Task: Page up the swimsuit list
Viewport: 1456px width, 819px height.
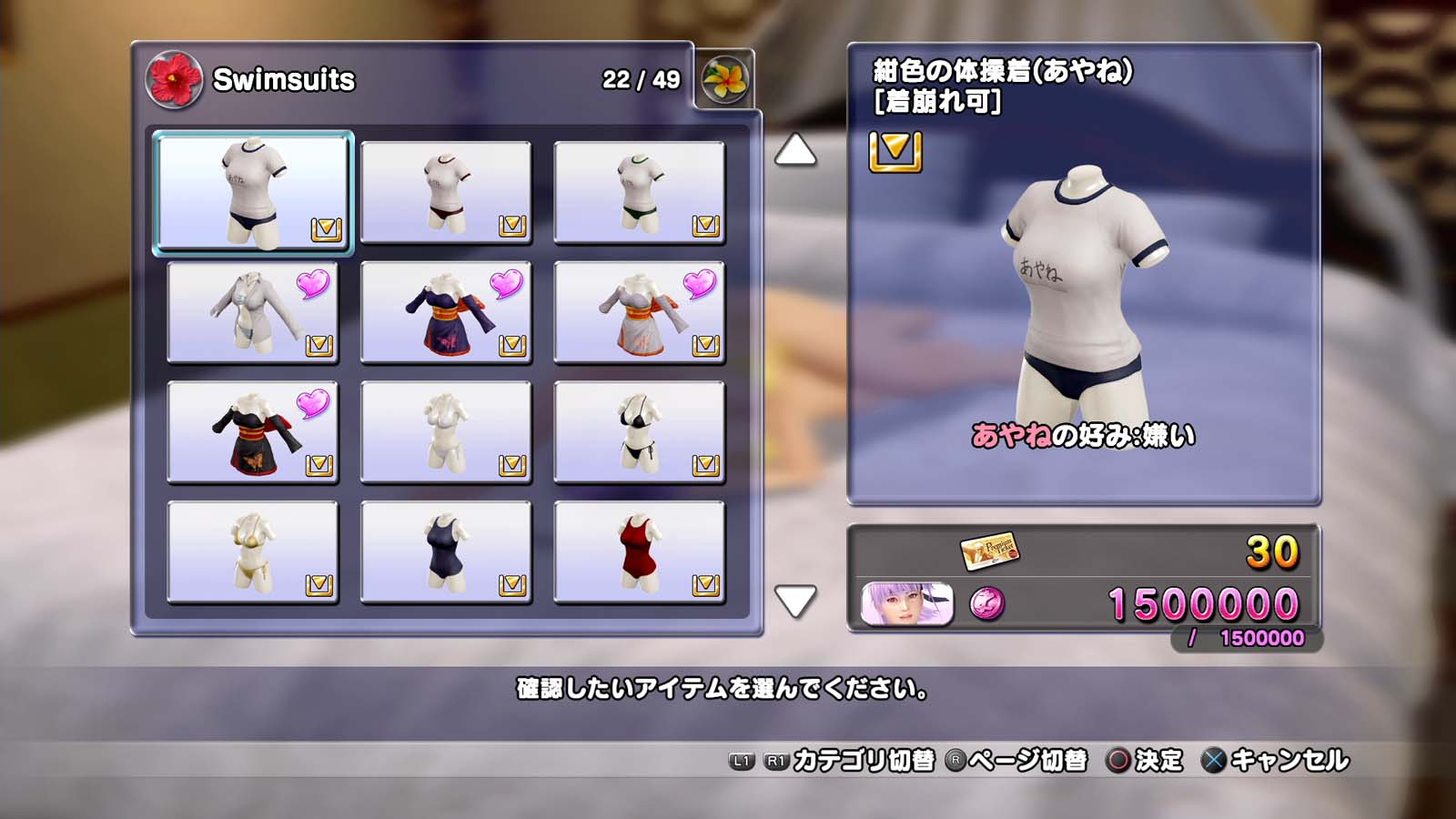Action: point(794,150)
